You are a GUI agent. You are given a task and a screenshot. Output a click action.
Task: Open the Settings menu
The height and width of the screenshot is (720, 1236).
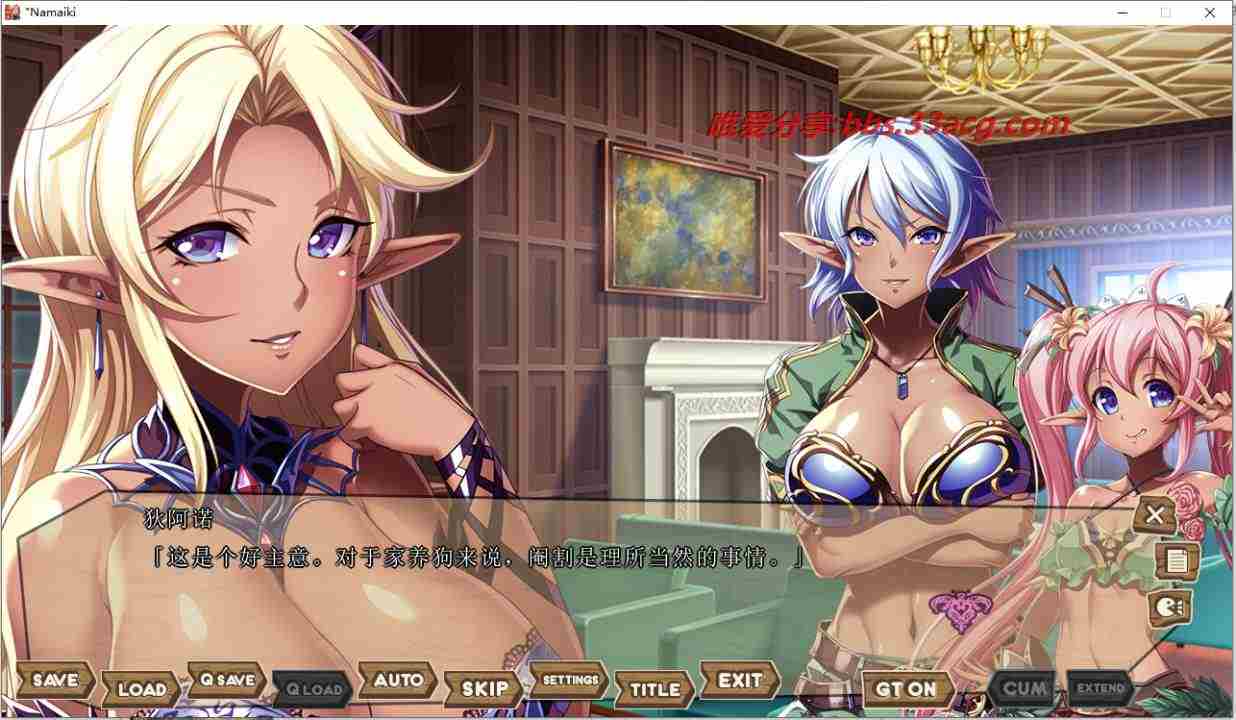(569, 680)
